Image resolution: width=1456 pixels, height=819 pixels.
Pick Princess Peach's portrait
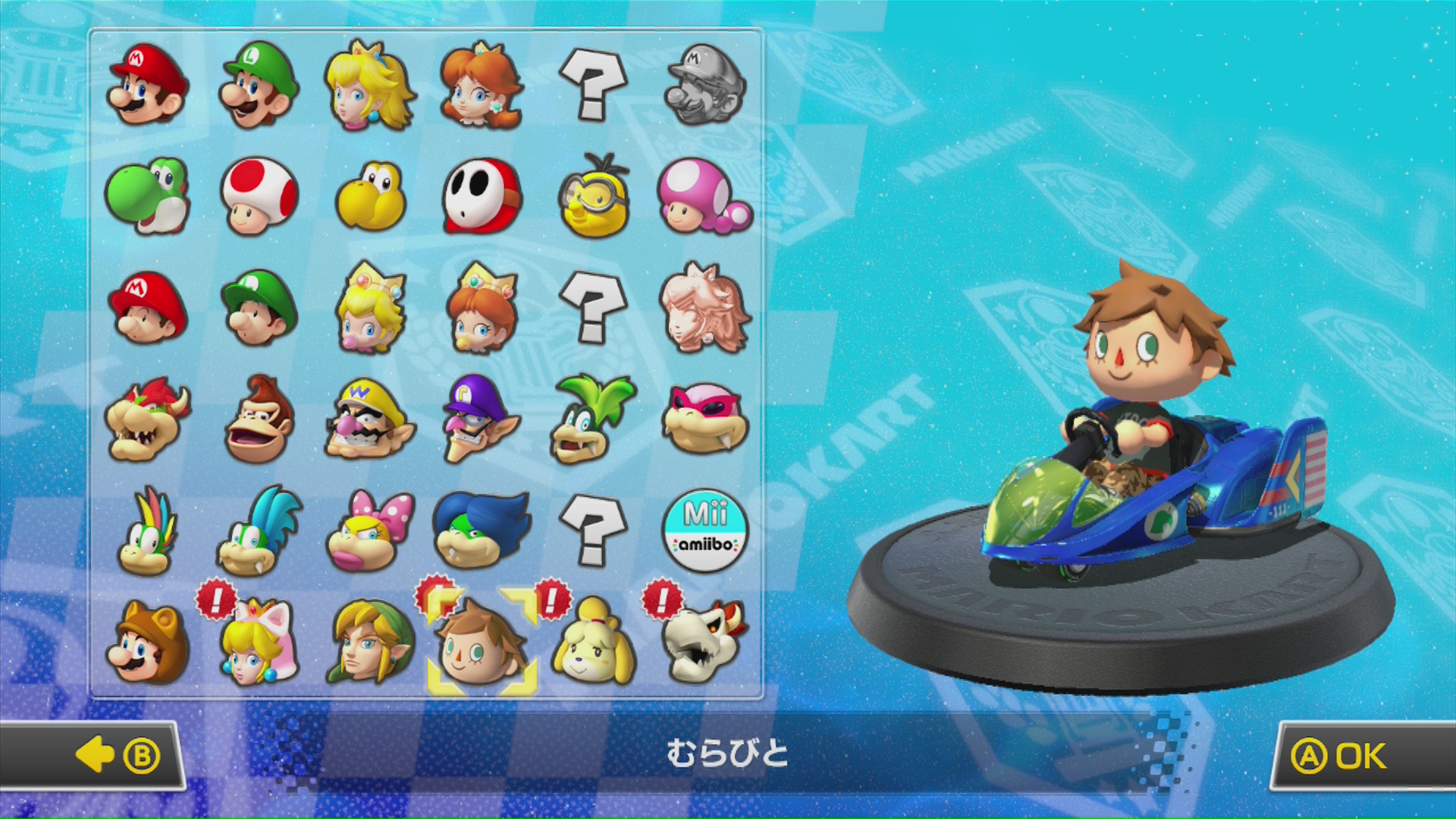pos(369,85)
